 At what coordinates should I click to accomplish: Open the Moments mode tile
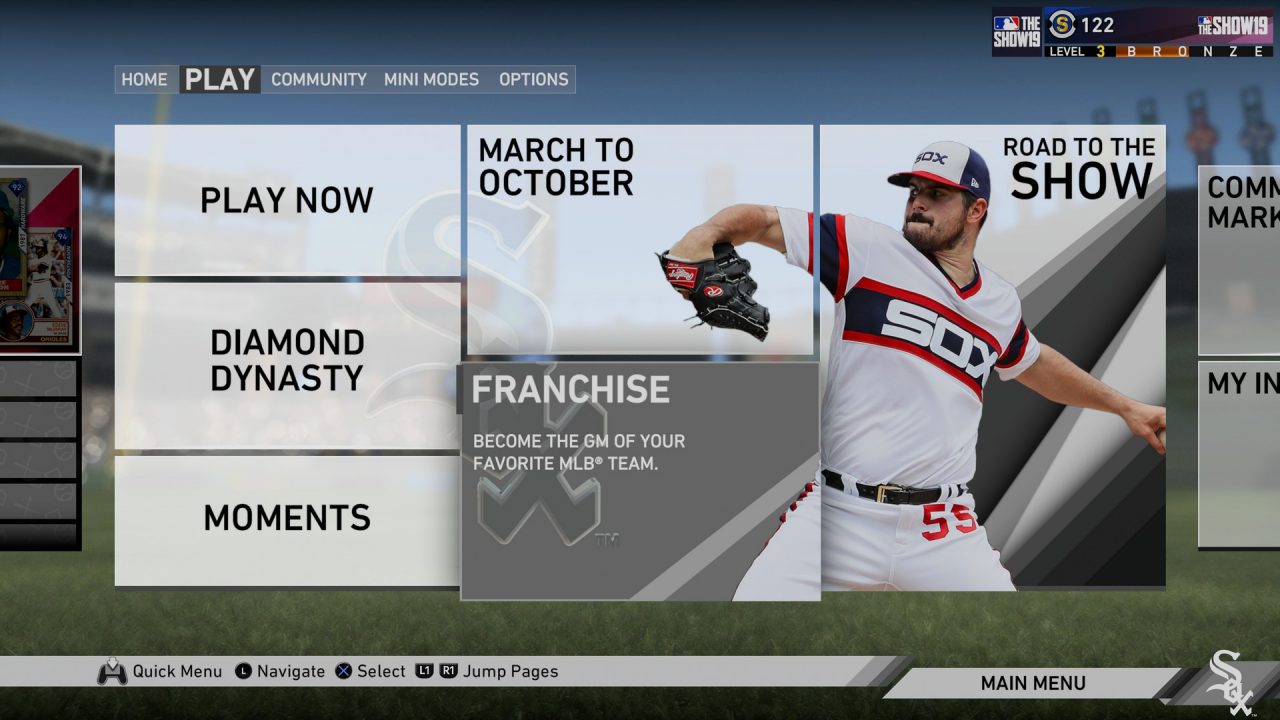(x=287, y=518)
